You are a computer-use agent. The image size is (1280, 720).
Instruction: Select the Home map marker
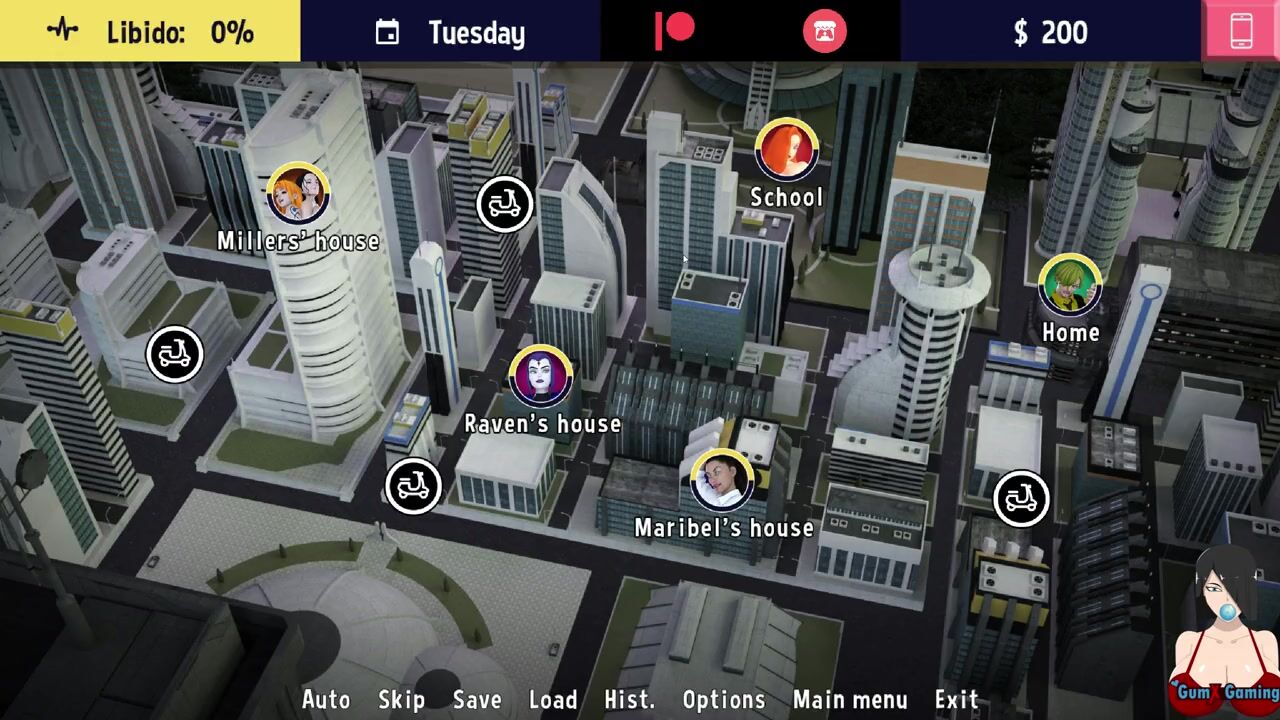coord(1070,285)
